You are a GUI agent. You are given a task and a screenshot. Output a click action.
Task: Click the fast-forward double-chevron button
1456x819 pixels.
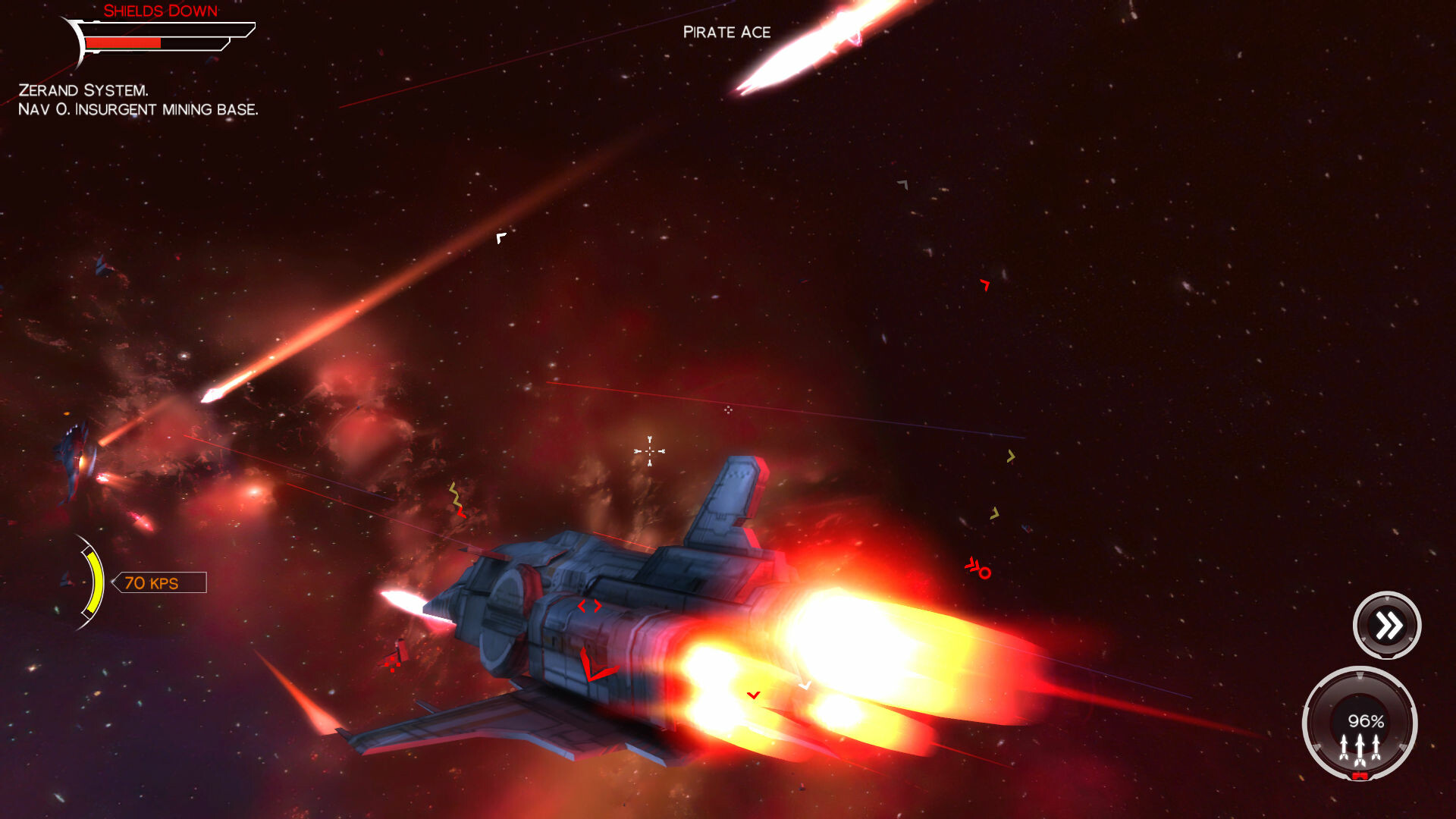pyautogui.click(x=1386, y=624)
